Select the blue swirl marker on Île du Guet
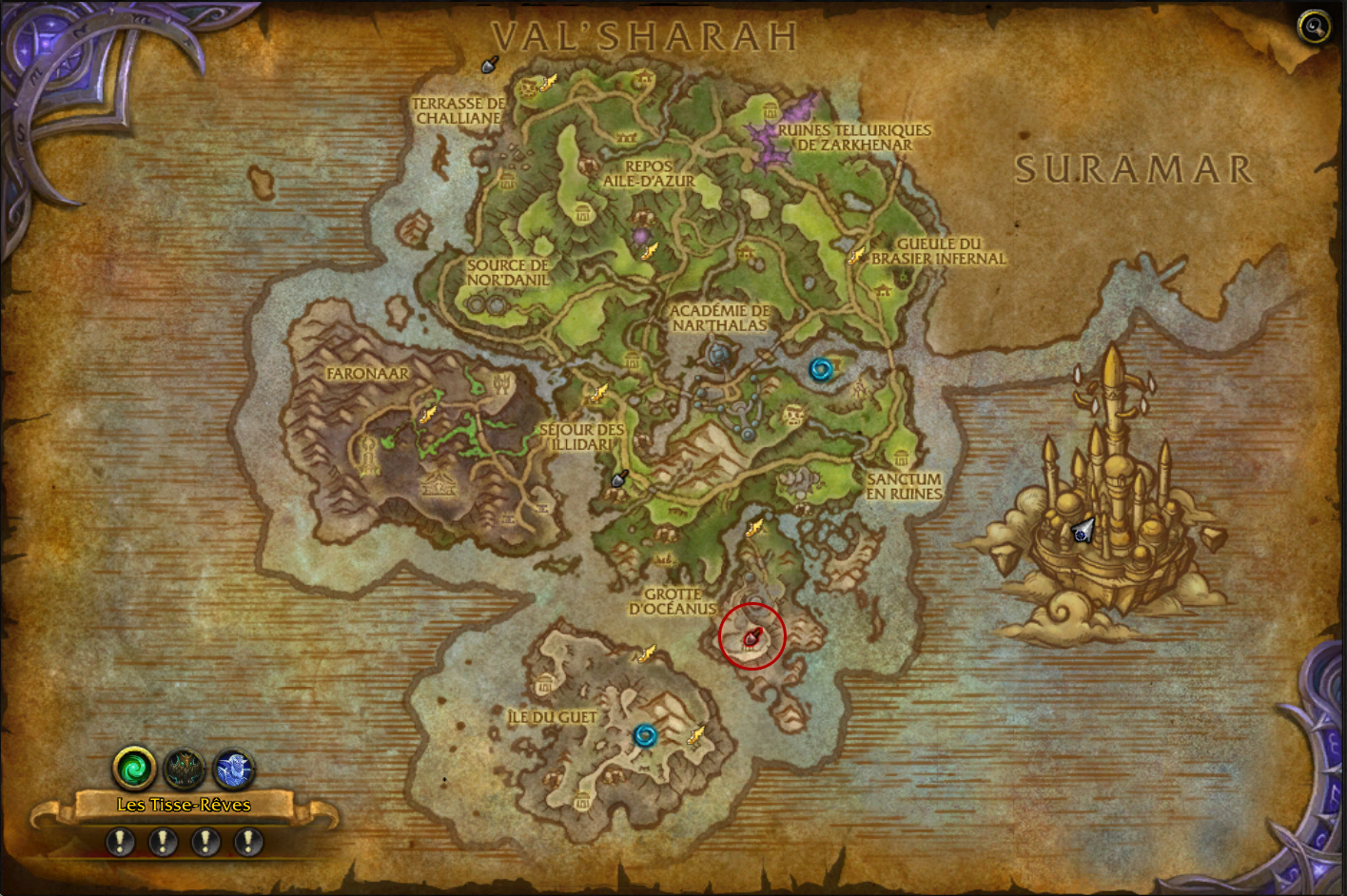The width and height of the screenshot is (1347, 896). 645,735
